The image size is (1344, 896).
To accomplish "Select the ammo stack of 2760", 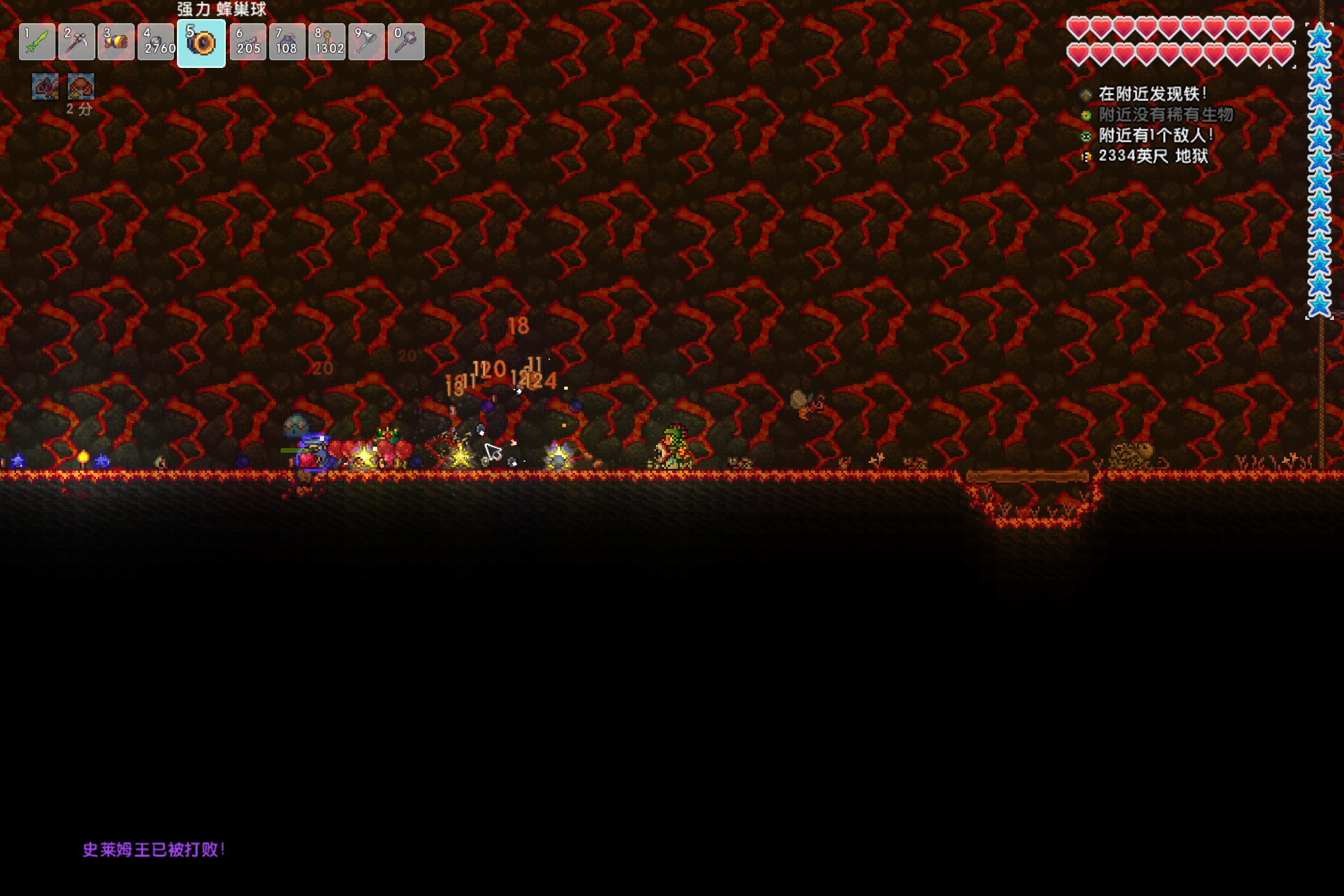I will pos(156,42).
